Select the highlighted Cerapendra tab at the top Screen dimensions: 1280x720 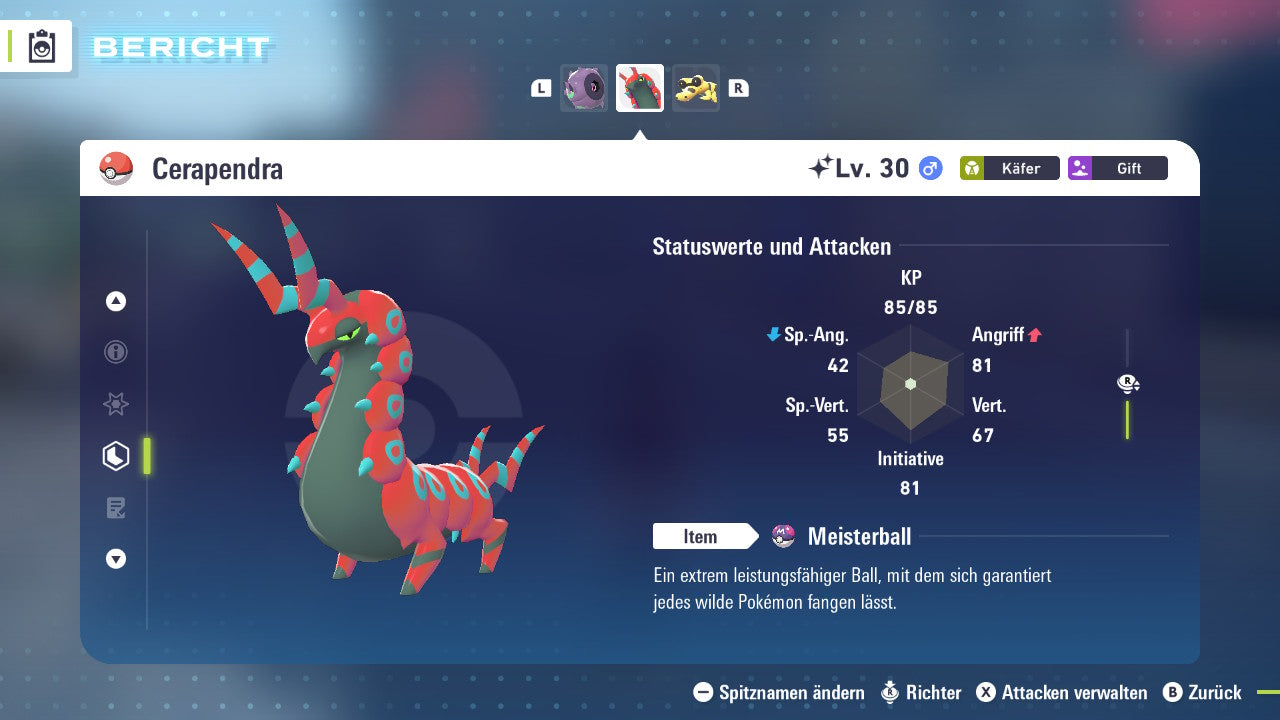click(x=639, y=87)
